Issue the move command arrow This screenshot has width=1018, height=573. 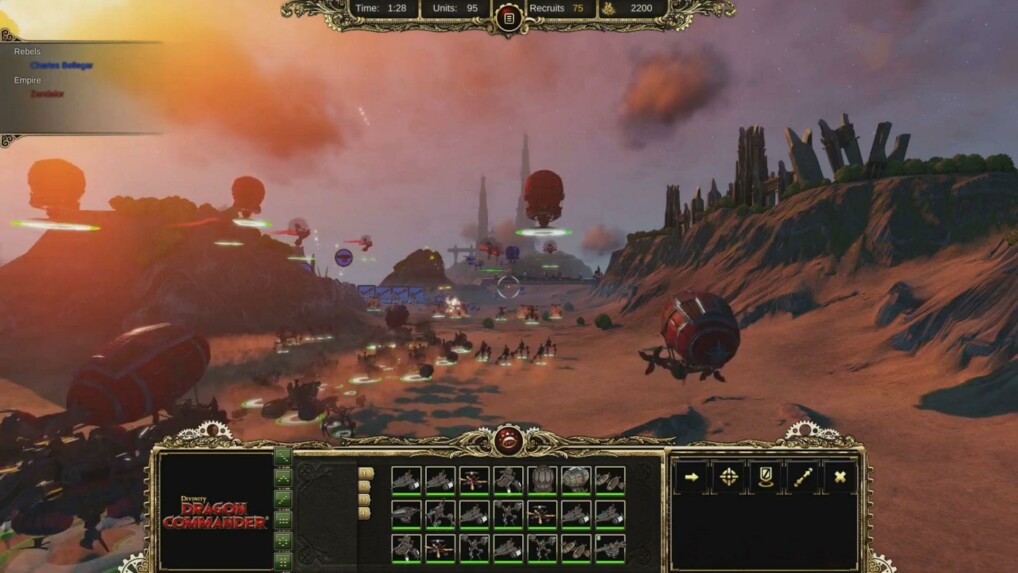[x=691, y=477]
